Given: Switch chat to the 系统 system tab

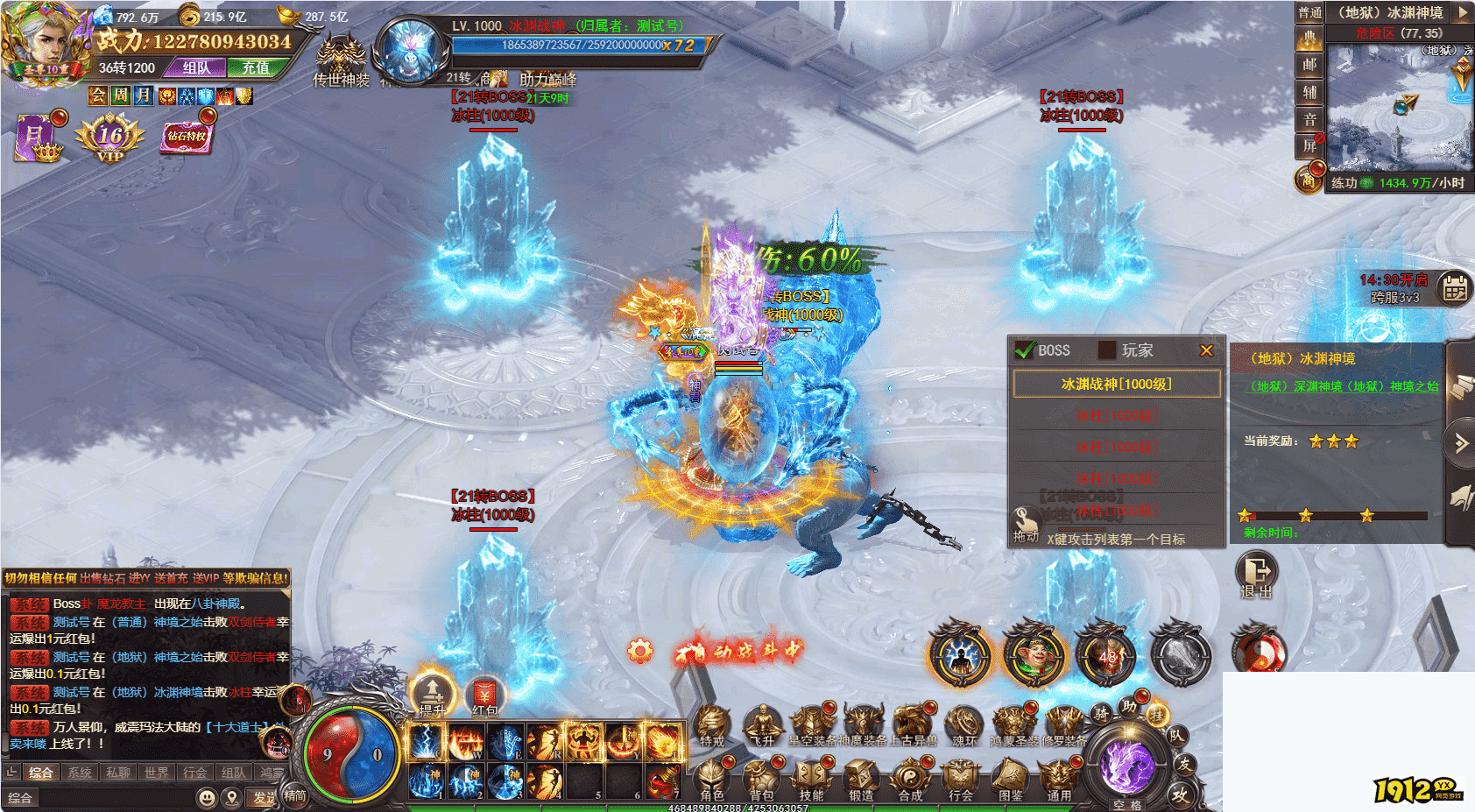Looking at the screenshot, I should point(80,773).
